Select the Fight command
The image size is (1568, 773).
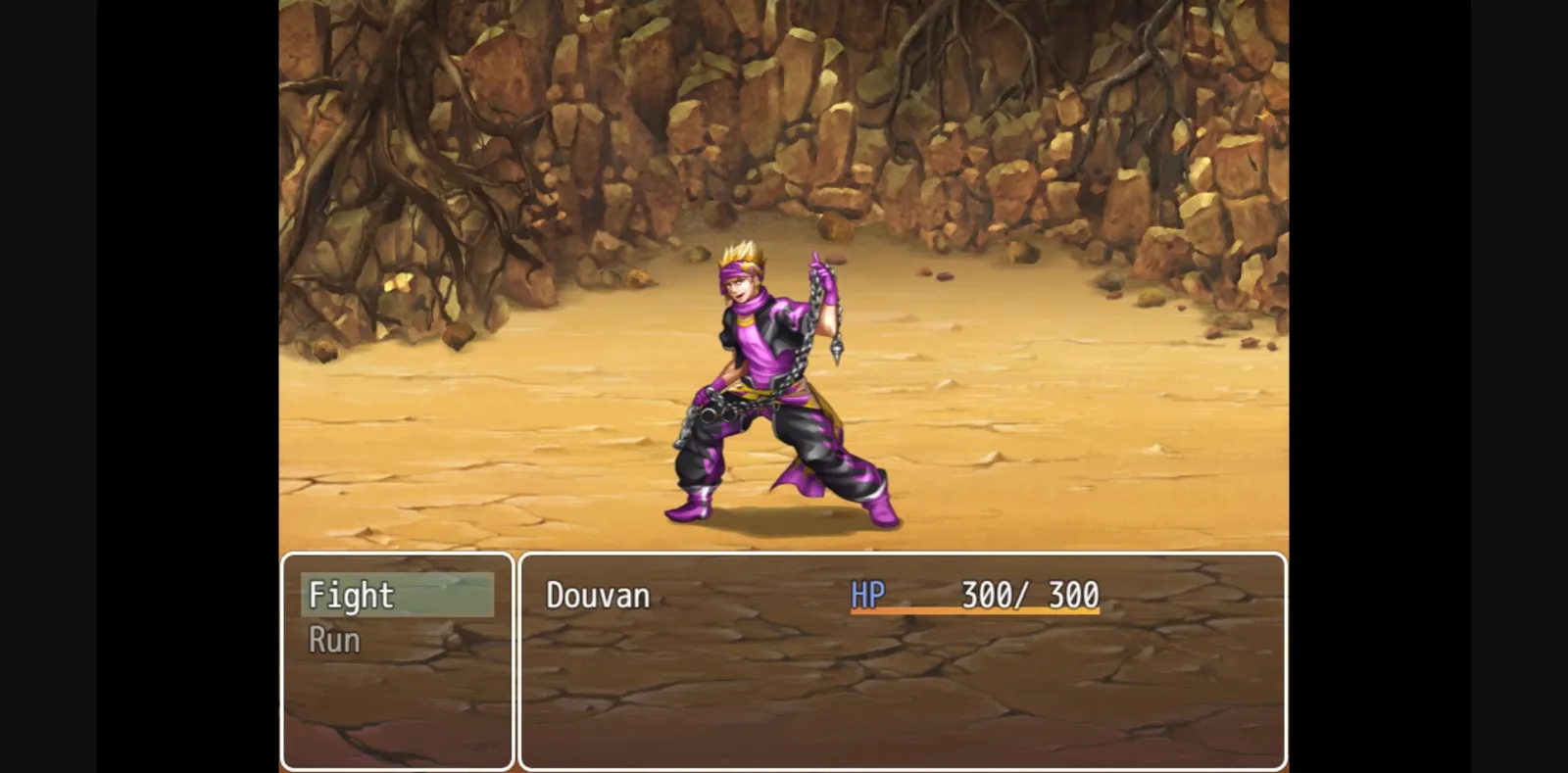[351, 595]
